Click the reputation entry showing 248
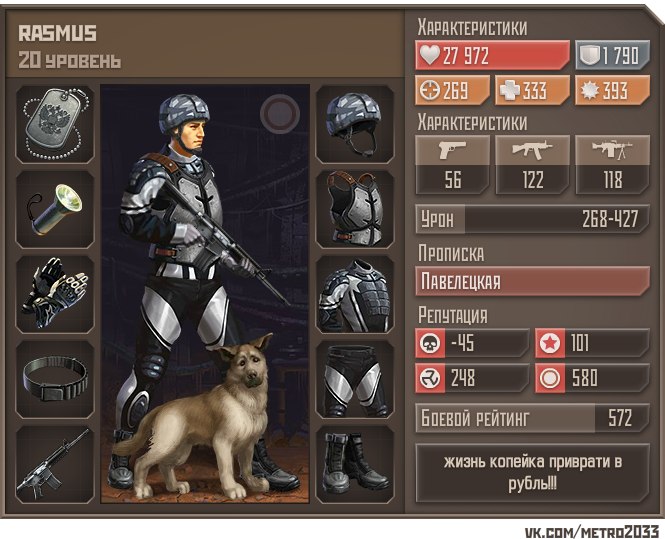 (x=472, y=379)
